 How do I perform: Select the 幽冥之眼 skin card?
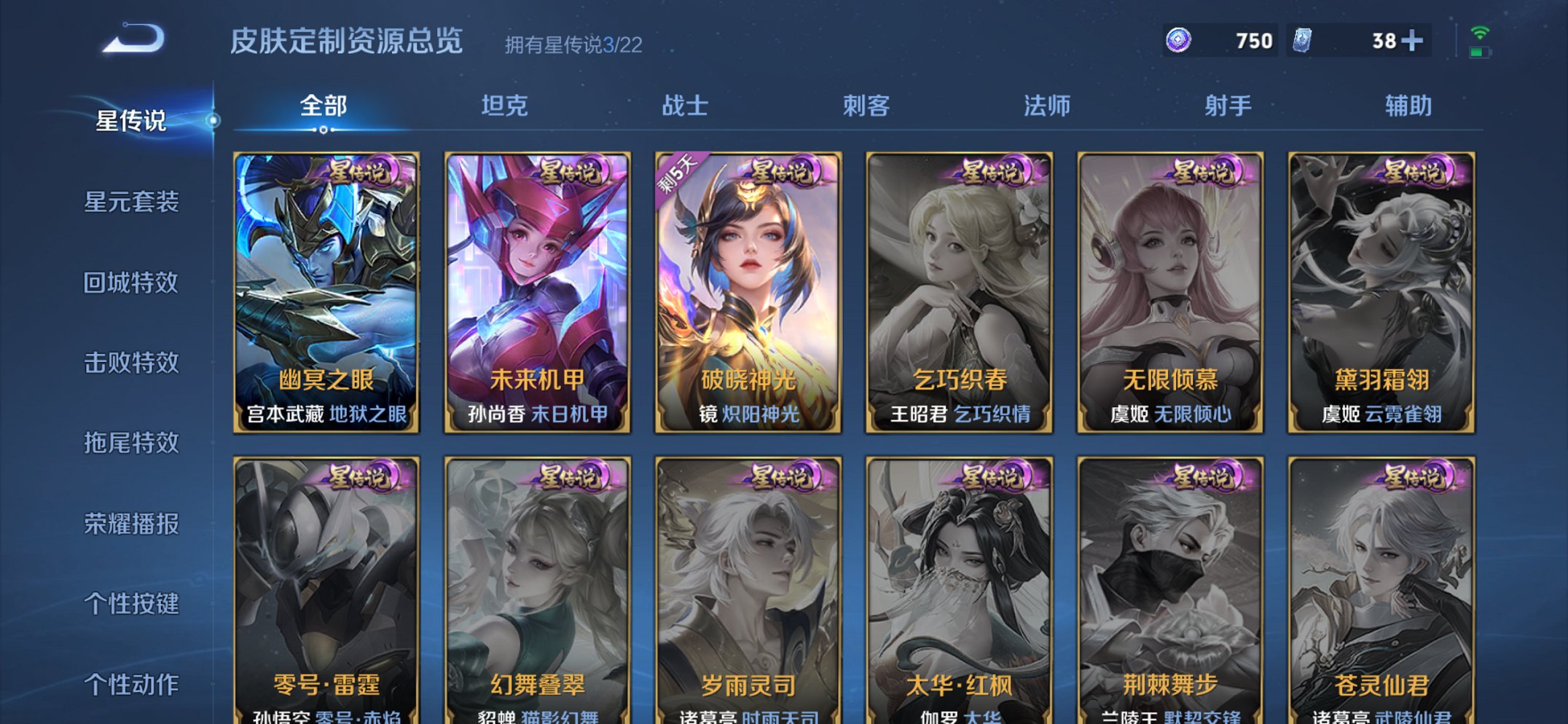326,291
